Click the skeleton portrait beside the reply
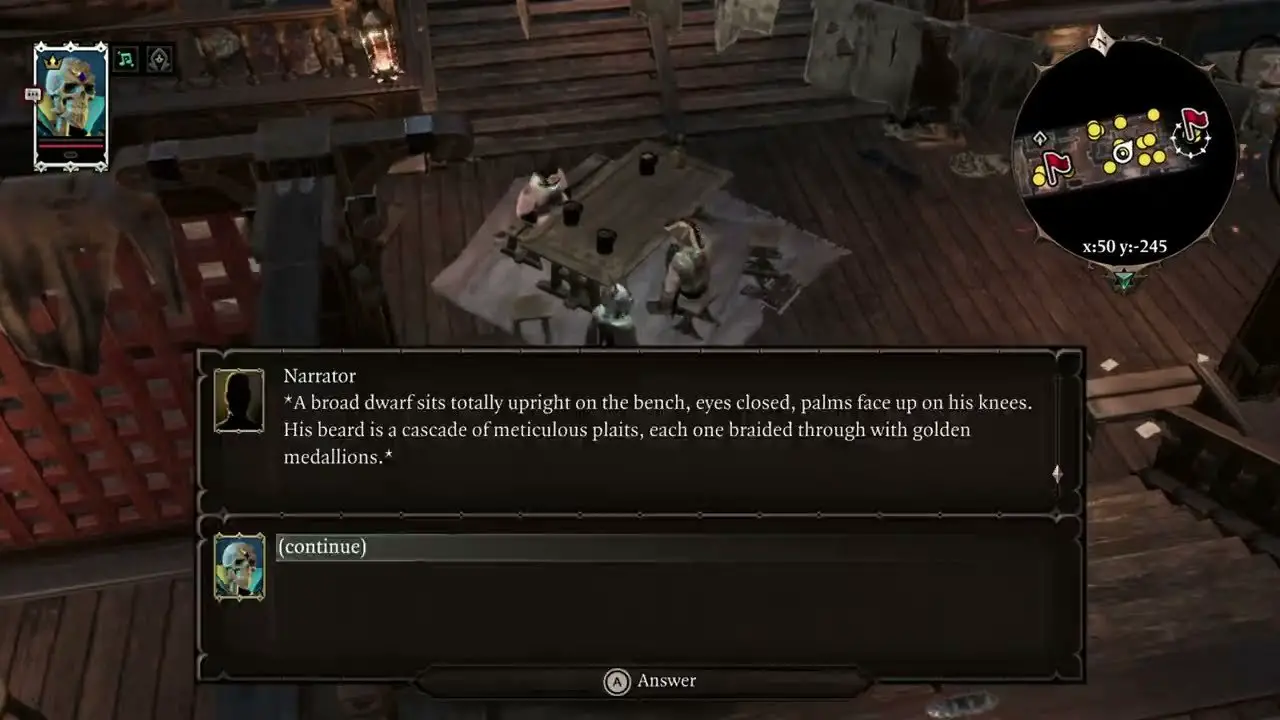 click(x=239, y=566)
